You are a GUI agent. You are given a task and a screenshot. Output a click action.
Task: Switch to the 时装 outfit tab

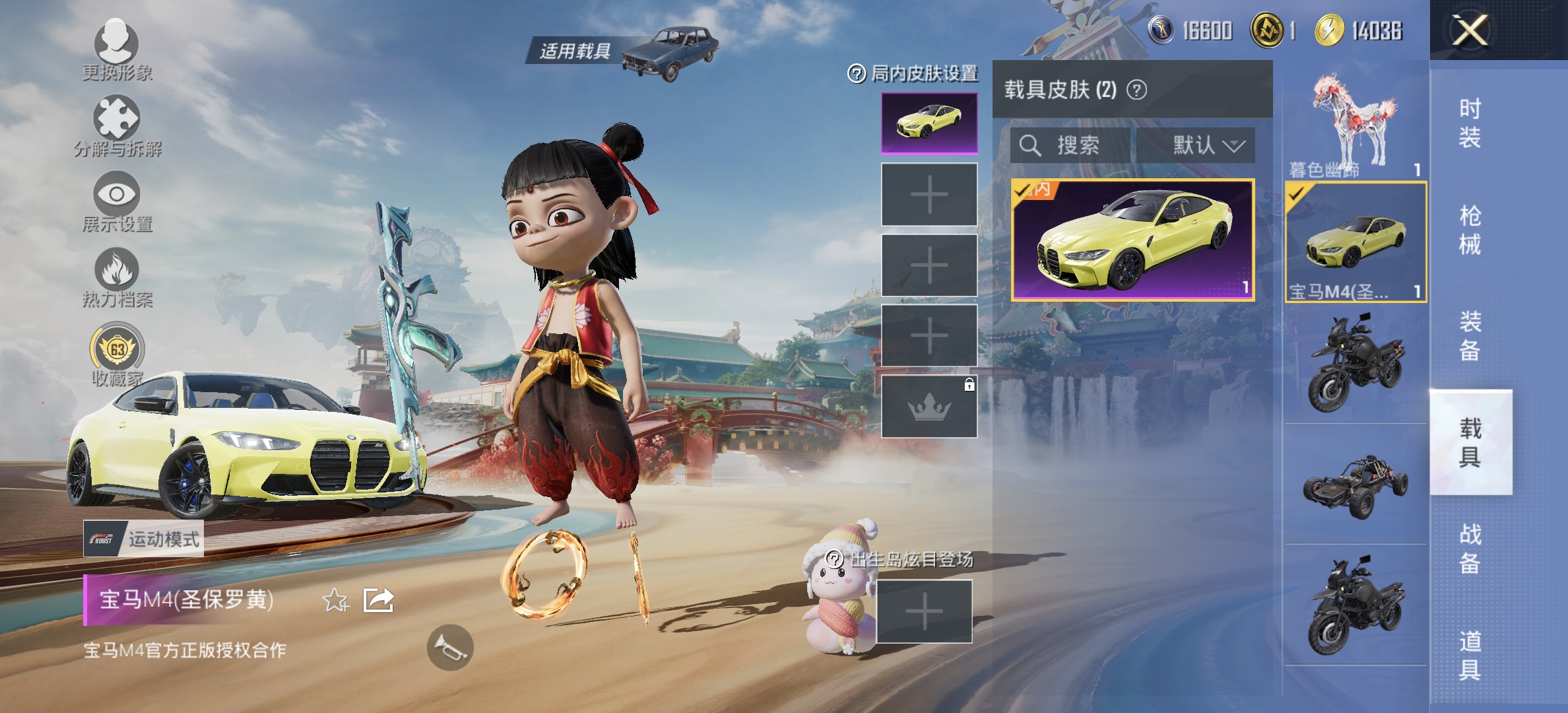[1470, 123]
